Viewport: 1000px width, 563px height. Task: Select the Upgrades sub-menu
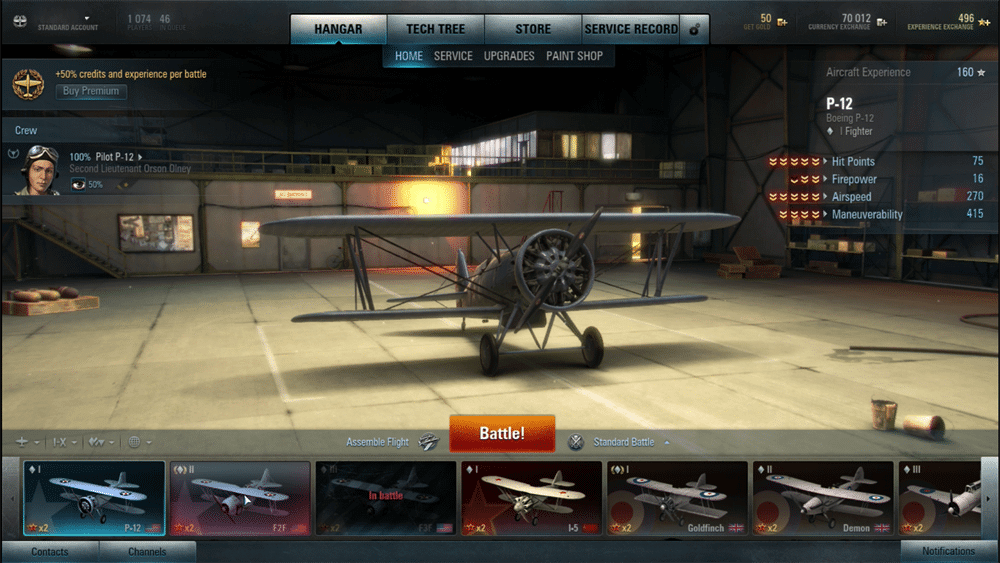point(509,56)
